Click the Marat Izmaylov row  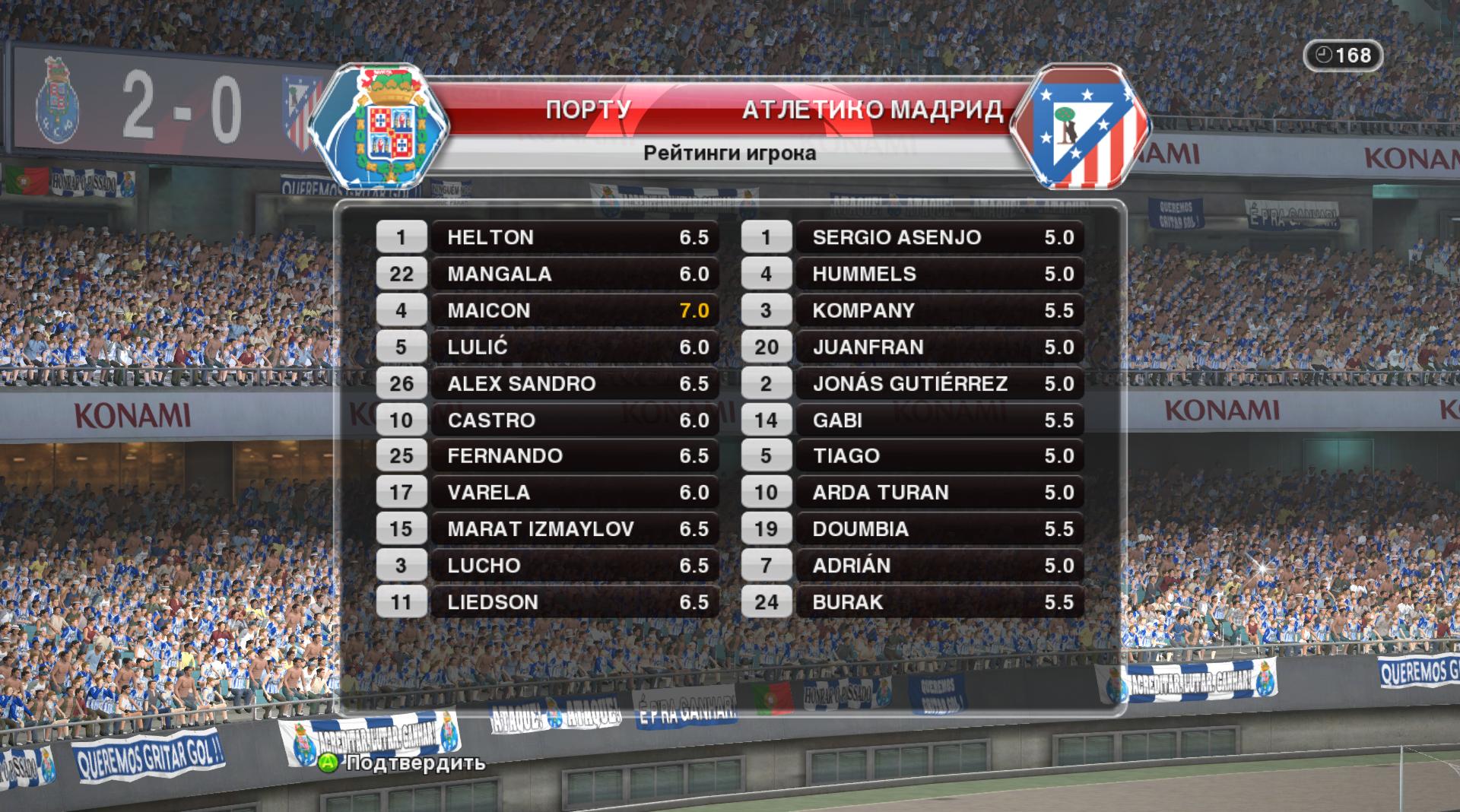click(574, 528)
